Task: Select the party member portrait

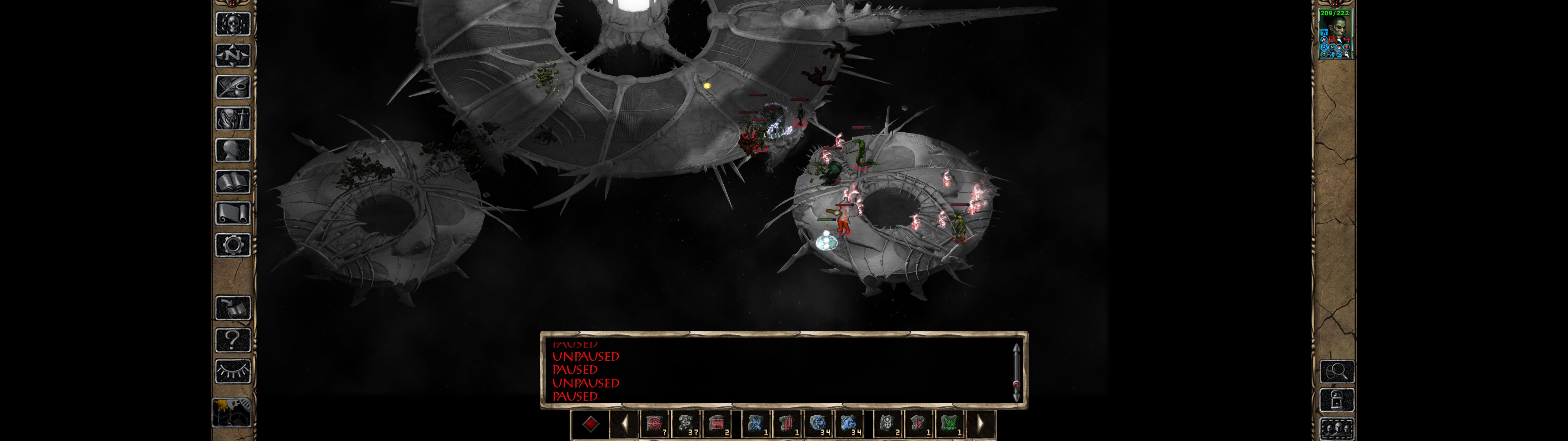Action: [x=1335, y=33]
